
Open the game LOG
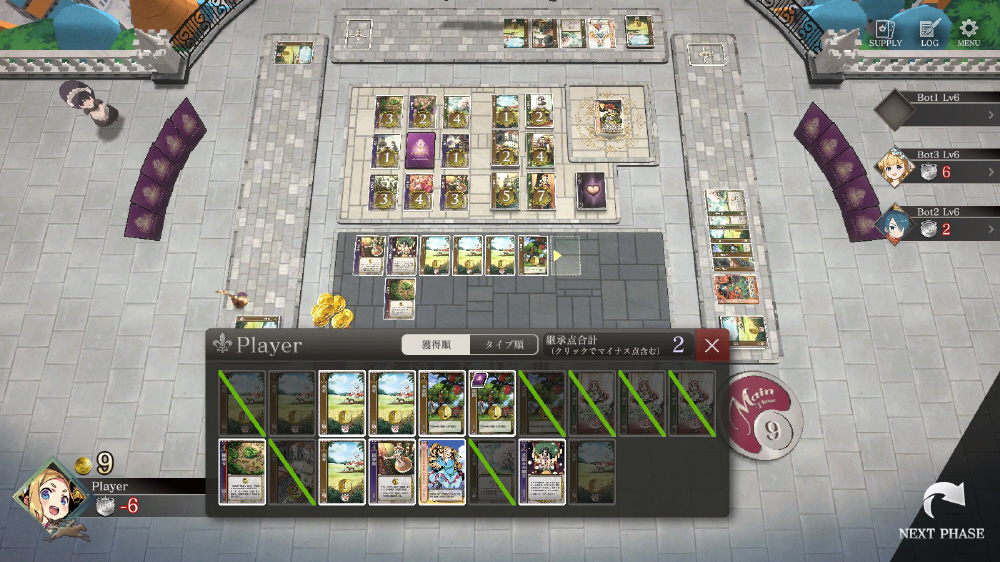[x=929, y=33]
